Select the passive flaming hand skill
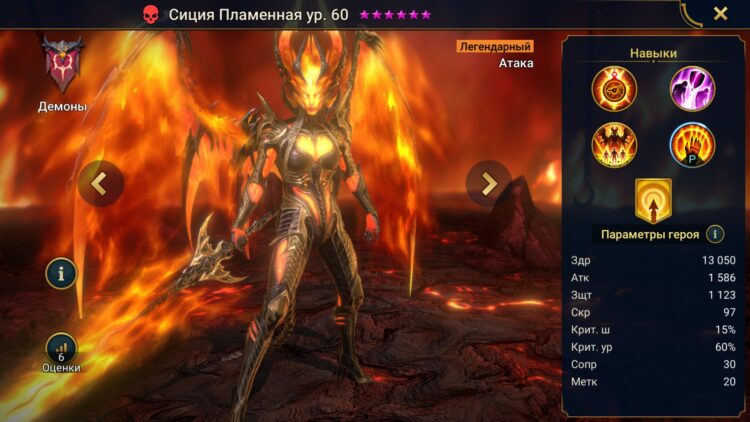750x422 pixels. [x=692, y=145]
